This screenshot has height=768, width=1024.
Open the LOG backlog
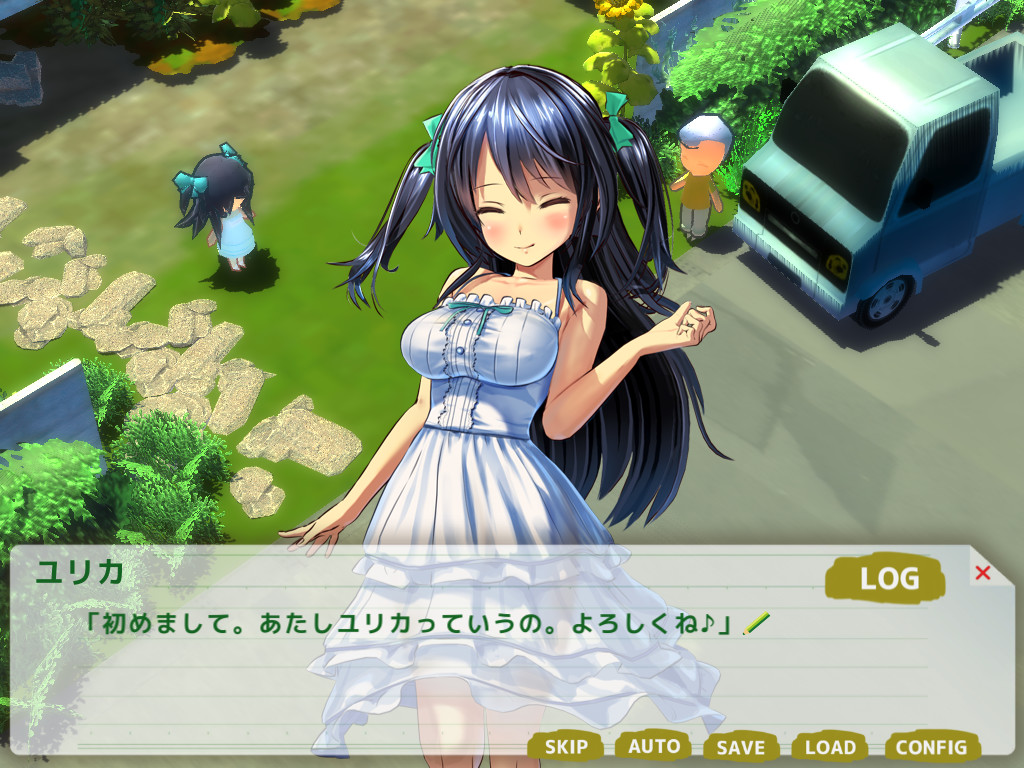[x=887, y=577]
